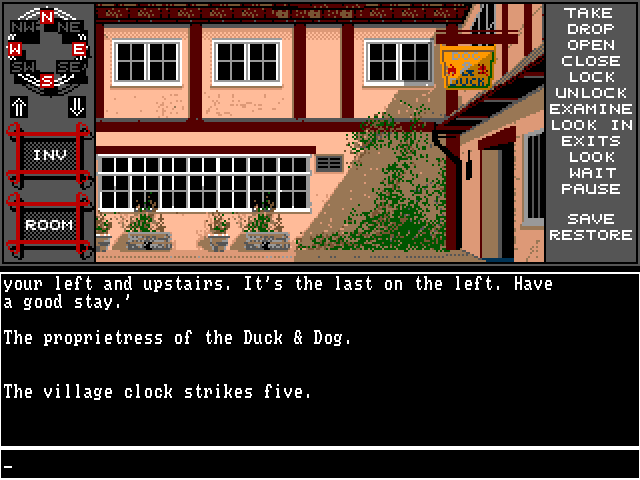Select the EXAMINE command
640x480 pixels.
click(591, 109)
